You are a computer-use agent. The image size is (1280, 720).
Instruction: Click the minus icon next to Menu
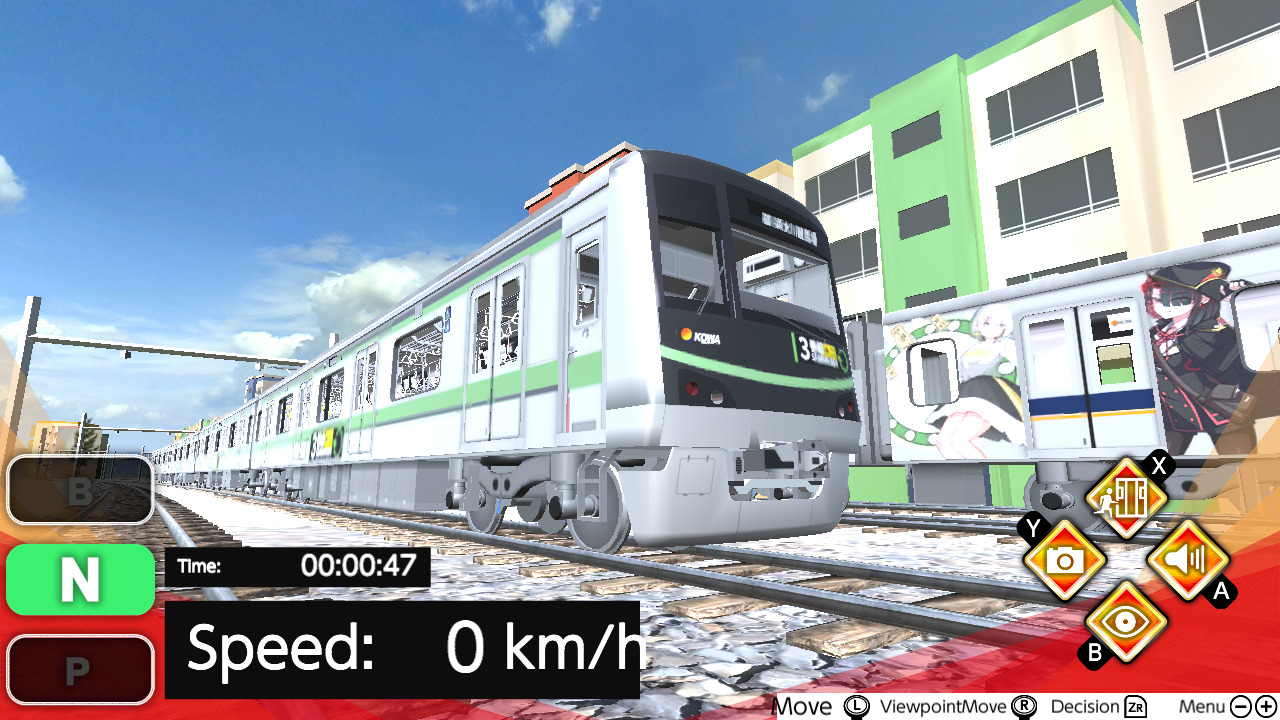(1240, 706)
